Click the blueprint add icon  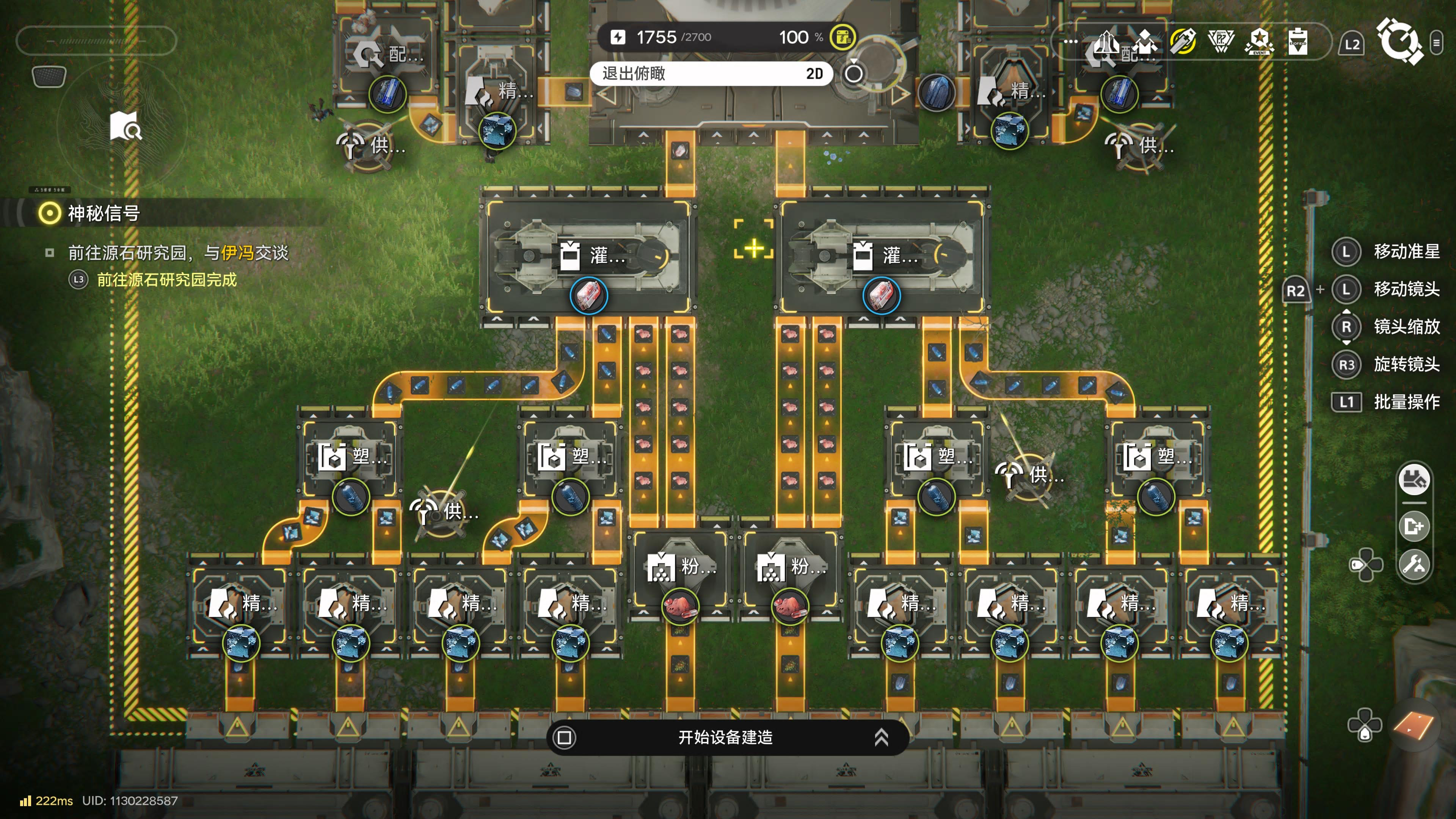pyautogui.click(x=1414, y=526)
